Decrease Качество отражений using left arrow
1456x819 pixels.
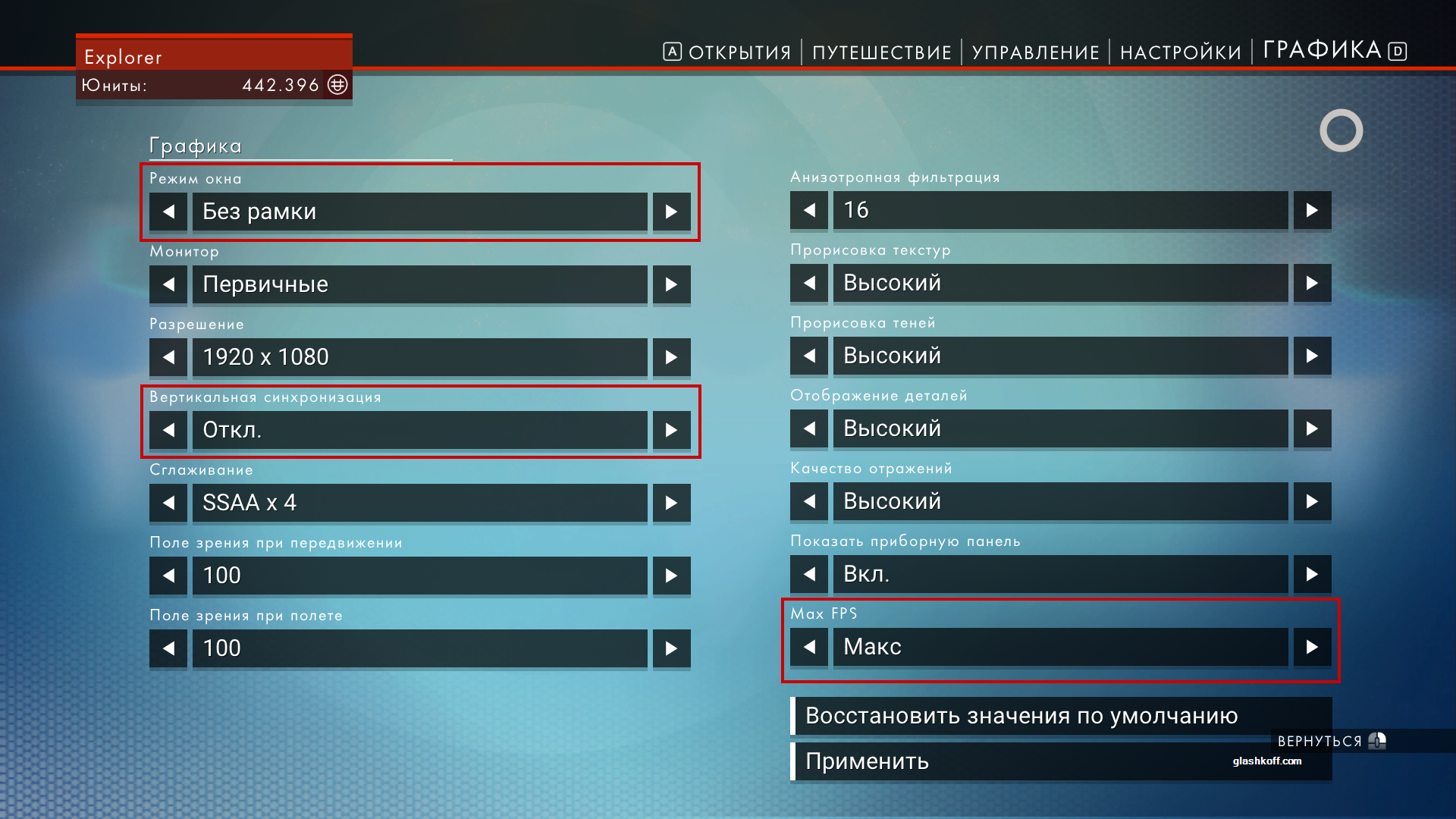point(809,501)
